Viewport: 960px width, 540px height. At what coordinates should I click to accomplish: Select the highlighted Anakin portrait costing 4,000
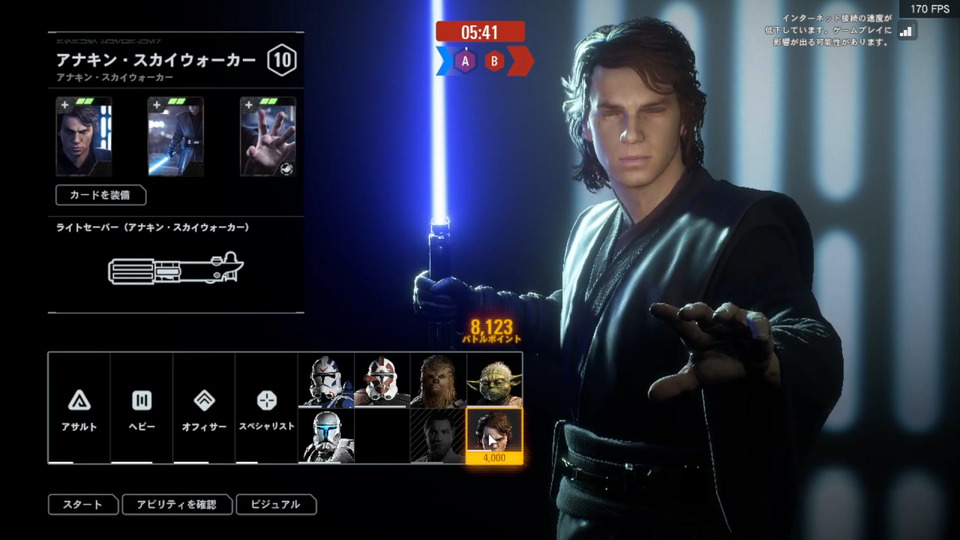pyautogui.click(x=494, y=436)
